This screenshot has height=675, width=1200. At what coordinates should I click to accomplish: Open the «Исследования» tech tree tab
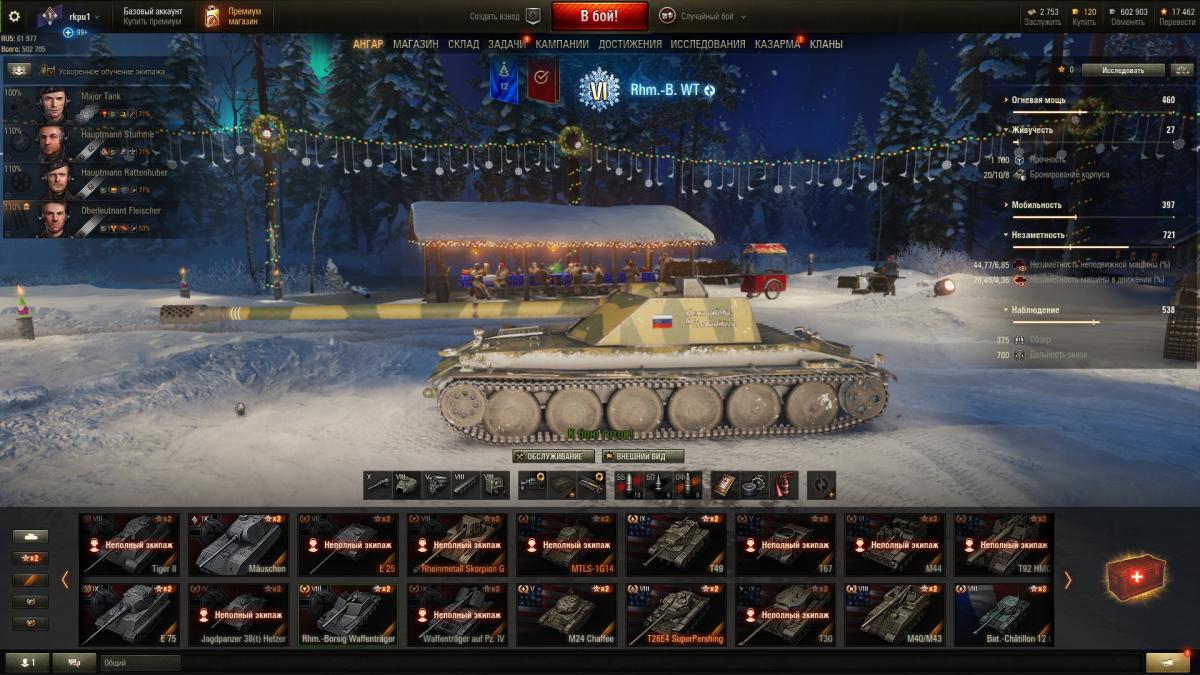pos(708,44)
